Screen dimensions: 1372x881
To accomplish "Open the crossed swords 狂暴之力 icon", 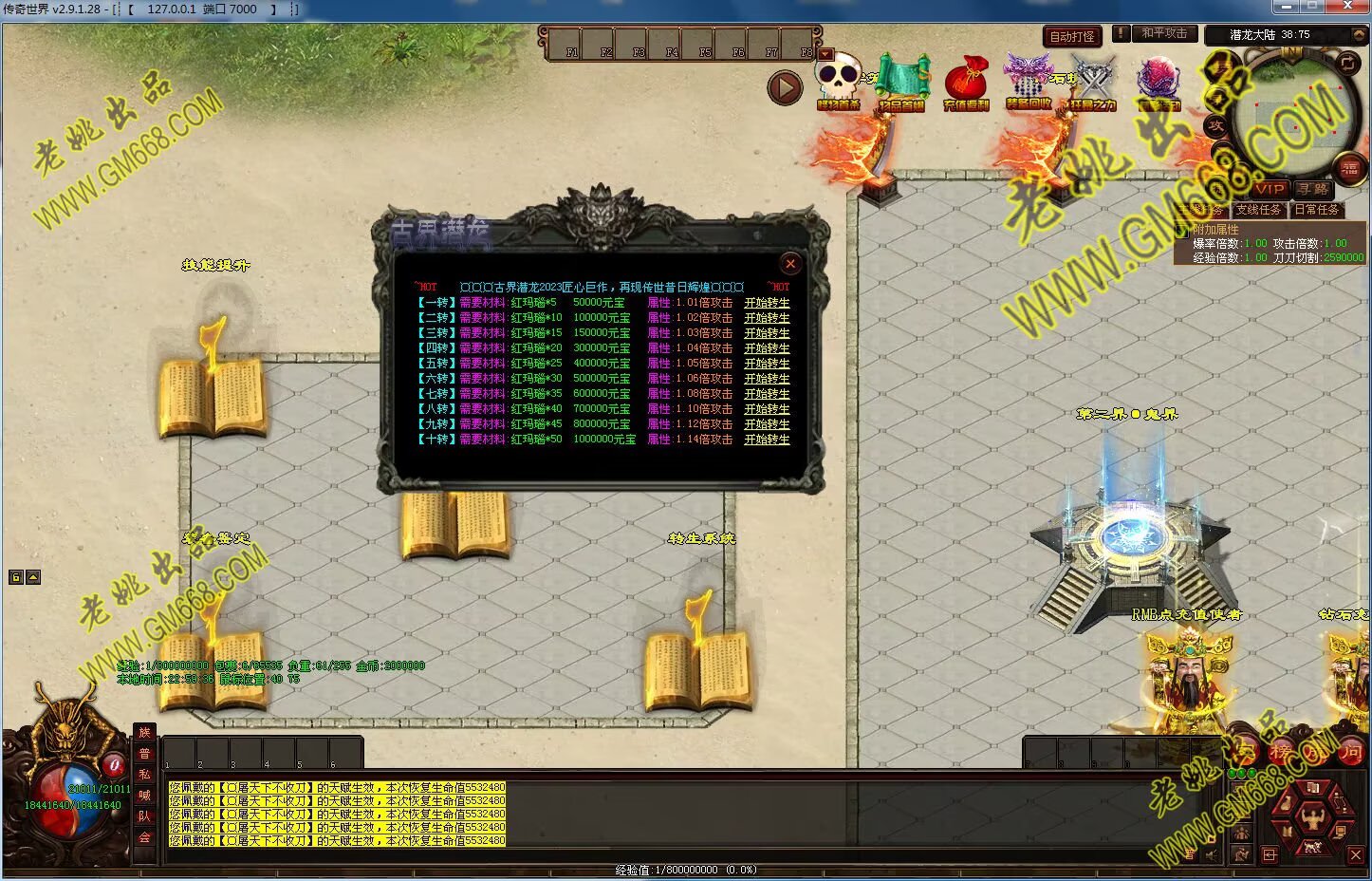I will pos(1093,82).
